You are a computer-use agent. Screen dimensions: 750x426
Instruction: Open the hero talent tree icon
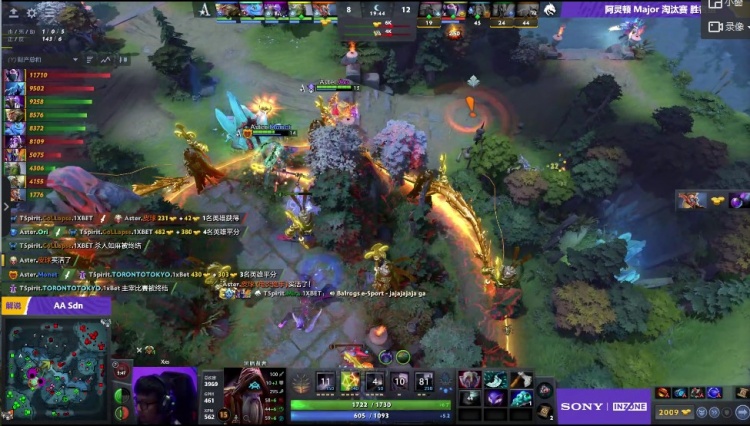point(301,382)
